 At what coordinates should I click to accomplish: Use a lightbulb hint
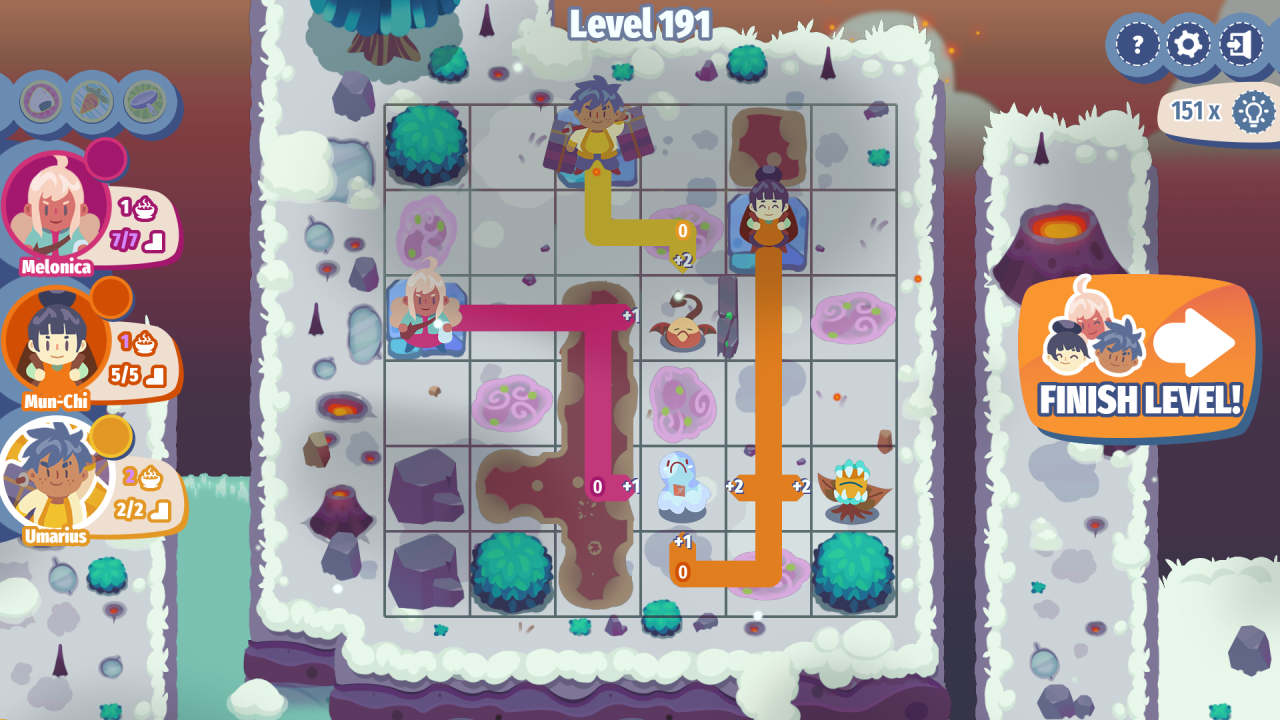point(1252,110)
